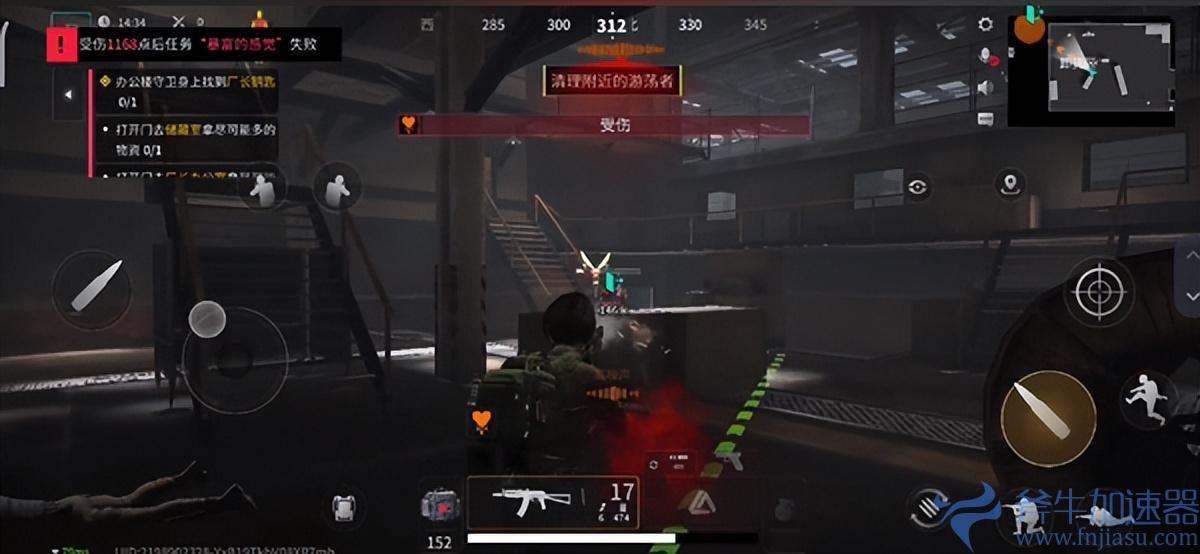Open settings with the gear icon

click(986, 25)
